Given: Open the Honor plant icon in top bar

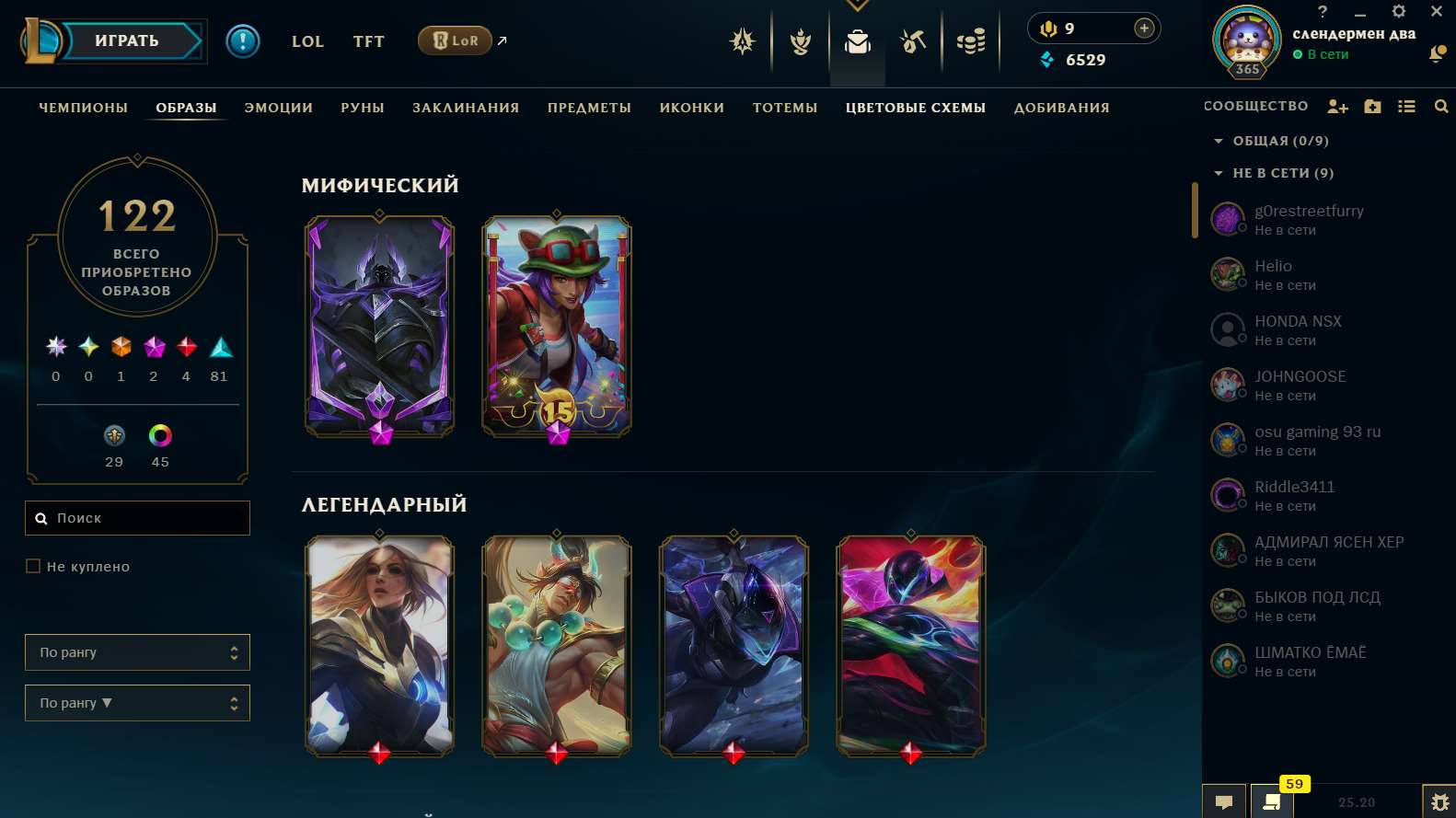Looking at the screenshot, I should (x=799, y=40).
